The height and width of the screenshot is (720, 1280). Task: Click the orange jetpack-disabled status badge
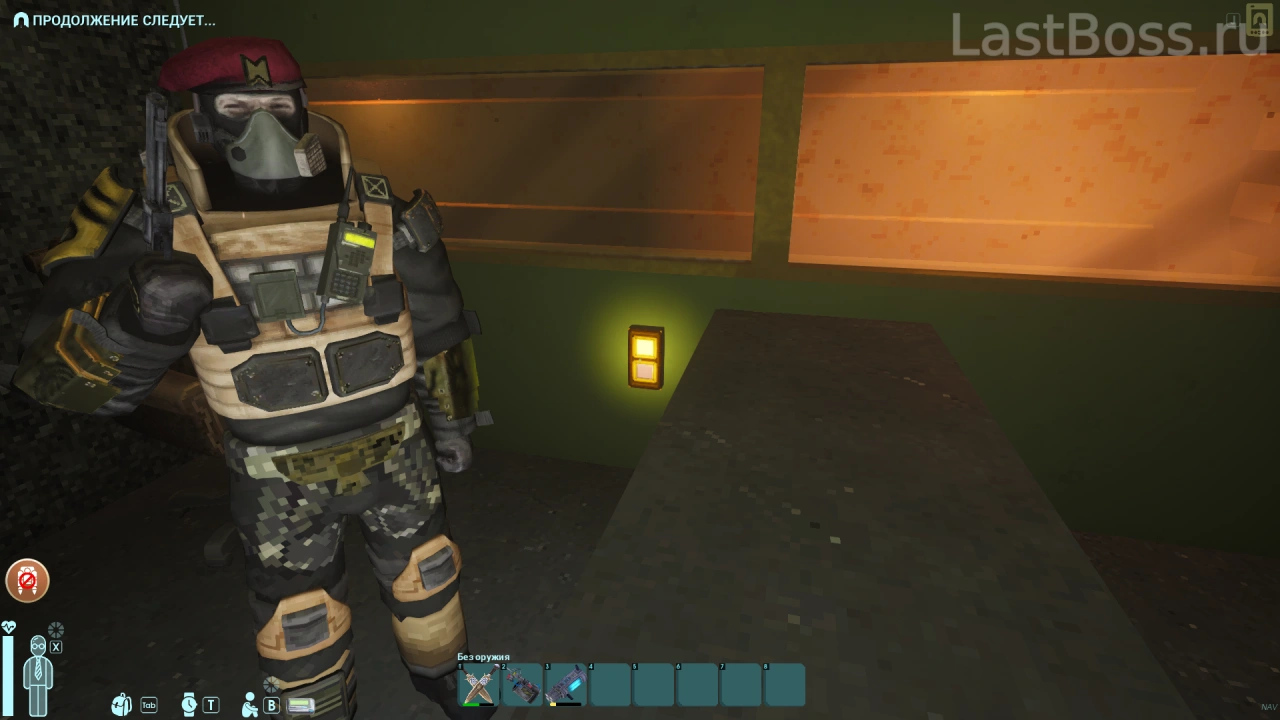pyautogui.click(x=27, y=580)
